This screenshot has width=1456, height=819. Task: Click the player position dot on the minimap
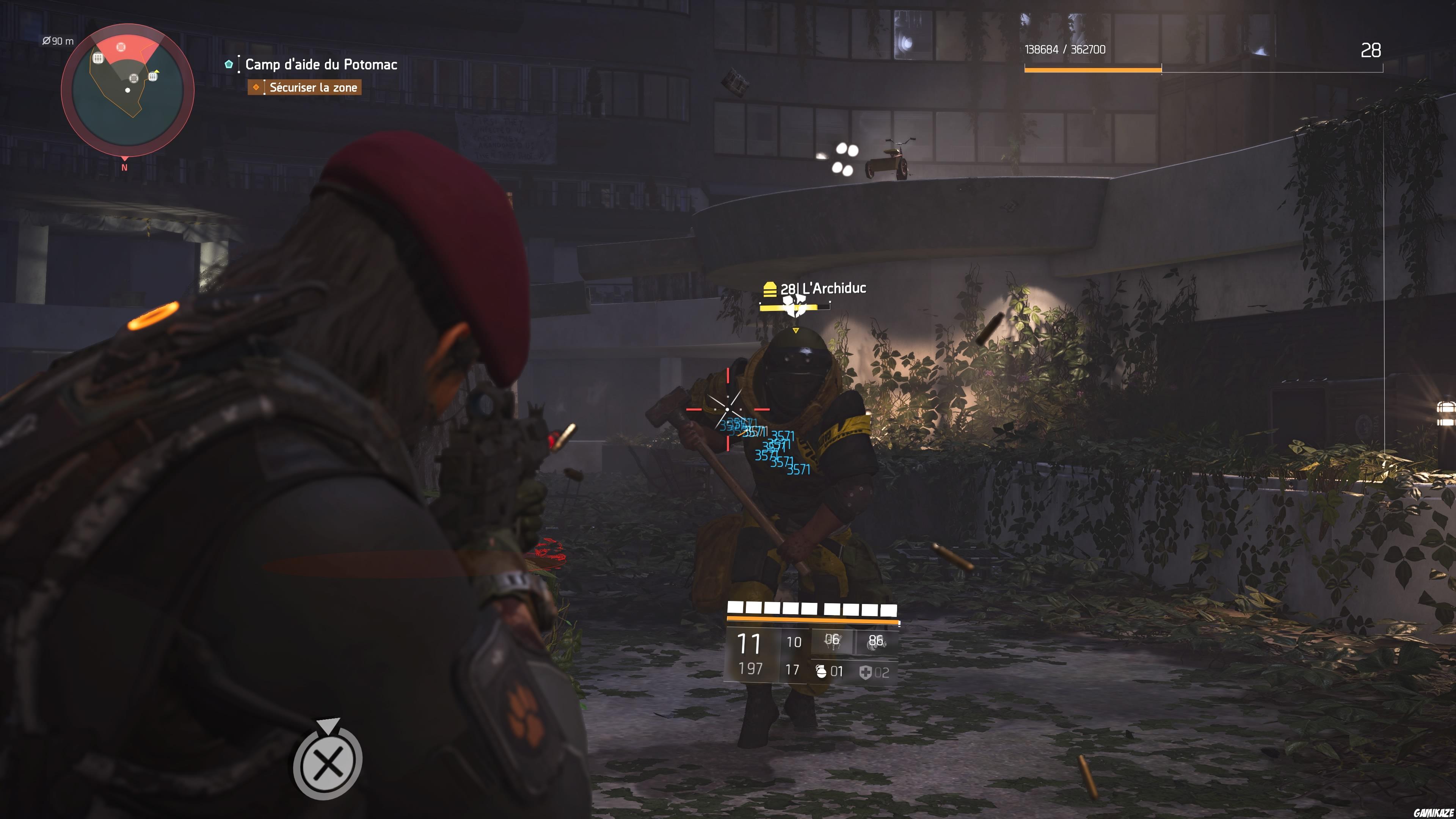(128, 91)
